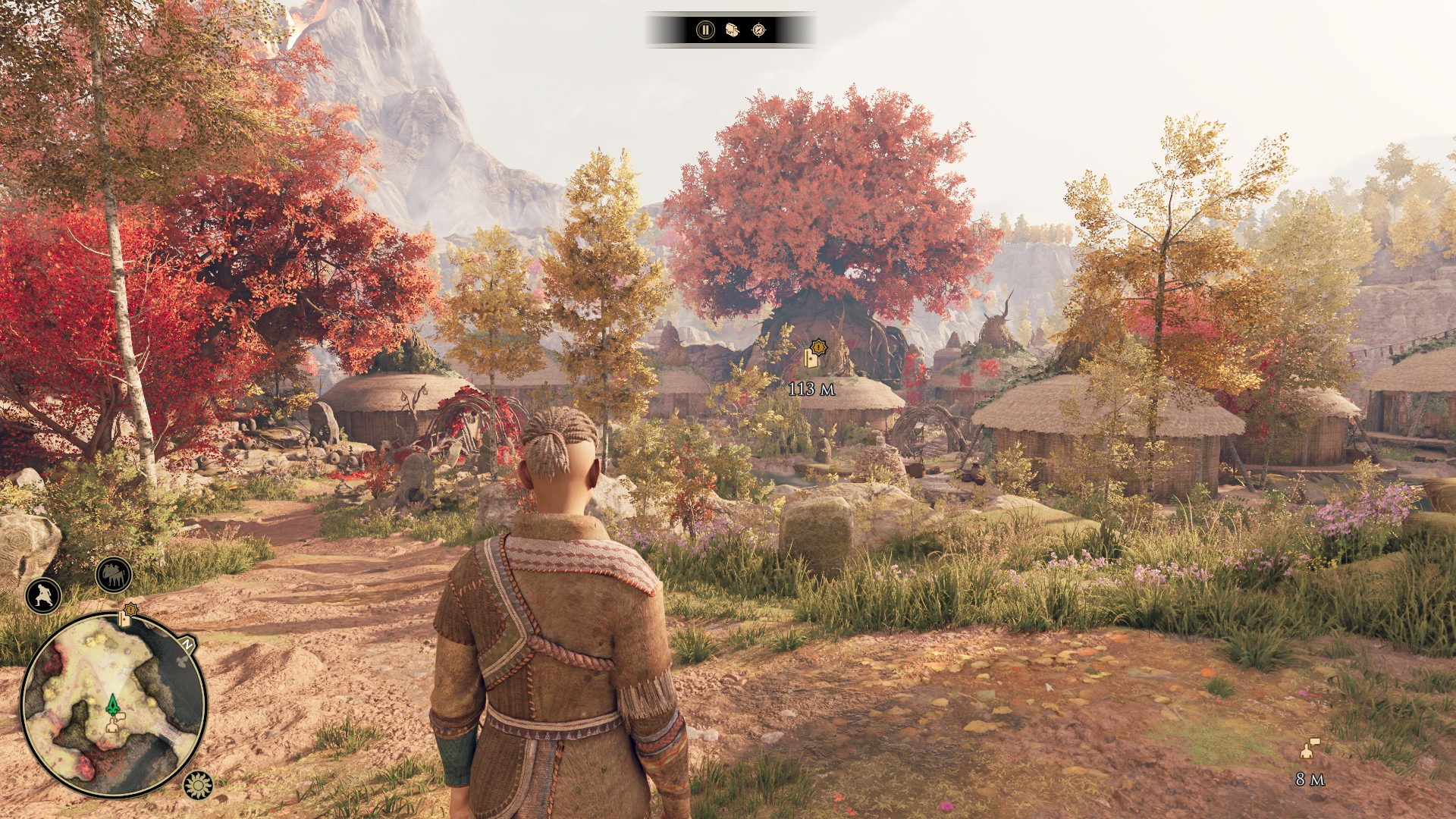Screen dimensions: 1456x819
Task: Open the backpack inventory icon
Action: click(732, 30)
